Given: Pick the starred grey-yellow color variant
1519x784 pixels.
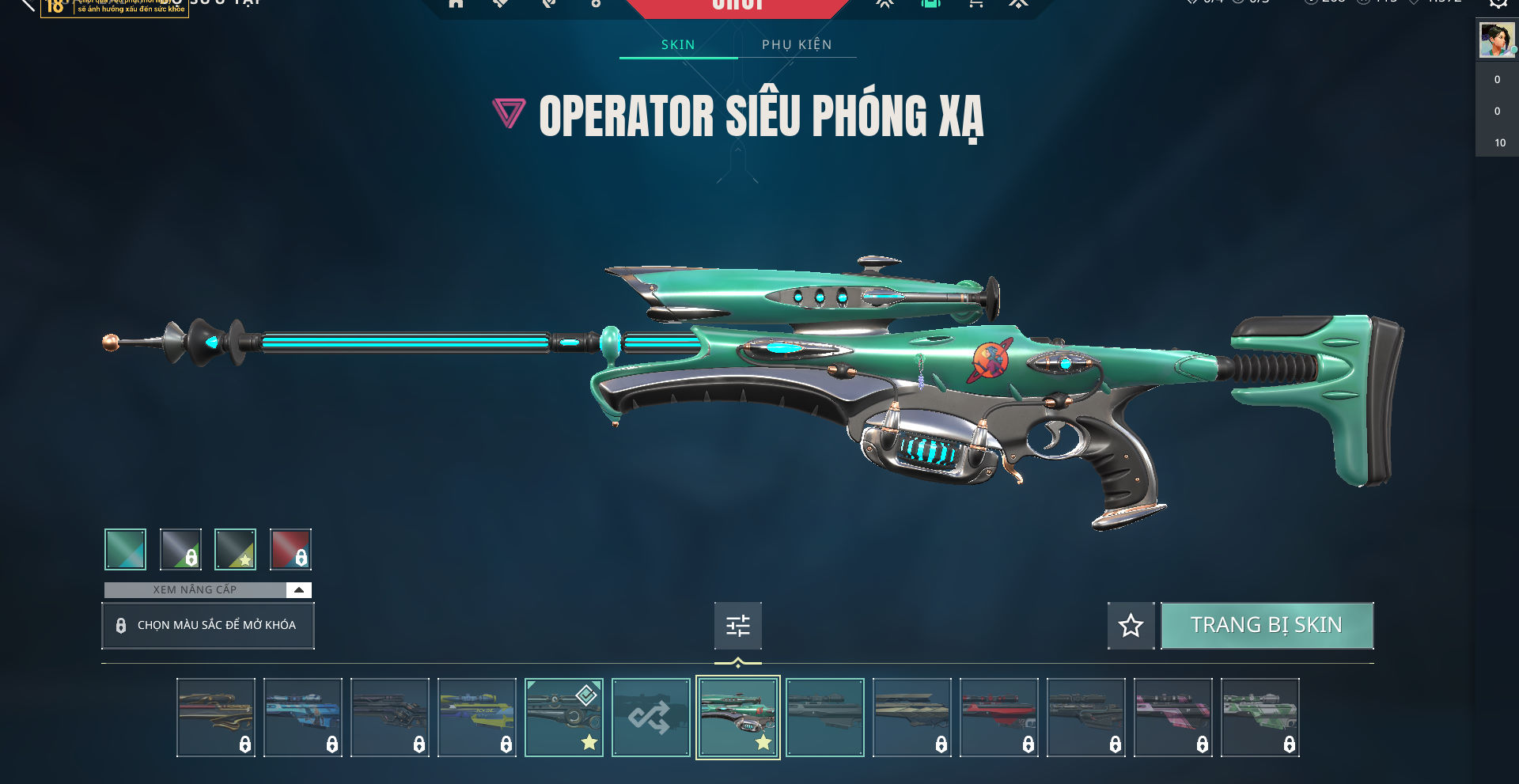Looking at the screenshot, I should tap(235, 549).
